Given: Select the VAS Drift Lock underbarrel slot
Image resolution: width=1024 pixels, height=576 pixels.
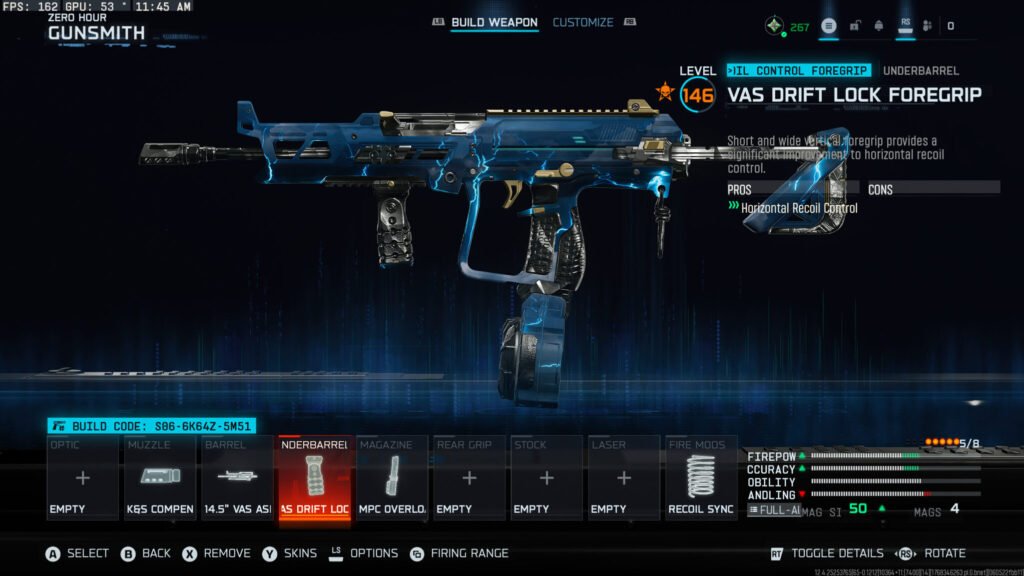Looking at the screenshot, I should pos(314,478).
